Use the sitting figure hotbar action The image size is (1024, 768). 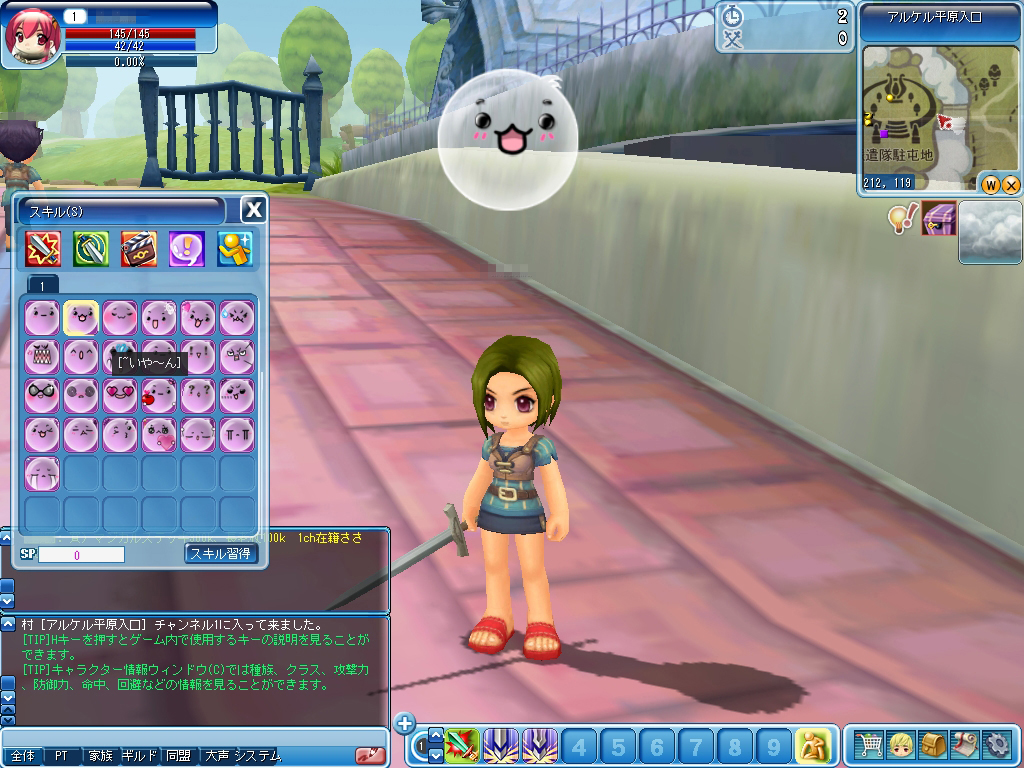click(813, 745)
